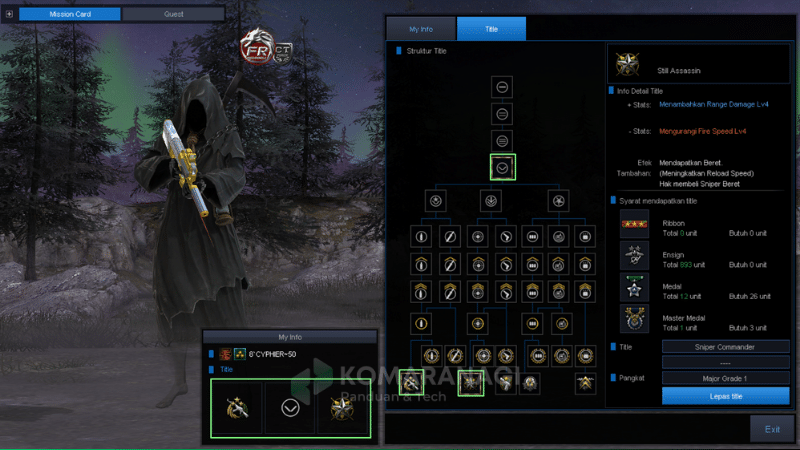The width and height of the screenshot is (800, 450).
Task: Select the Title tab
Action: tap(491, 29)
